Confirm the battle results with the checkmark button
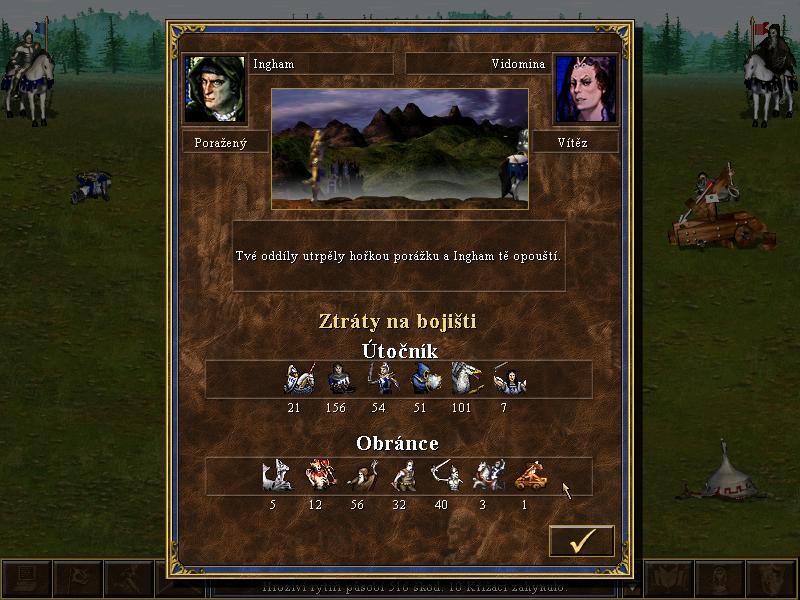Screen dimensions: 800x600 click(x=582, y=541)
